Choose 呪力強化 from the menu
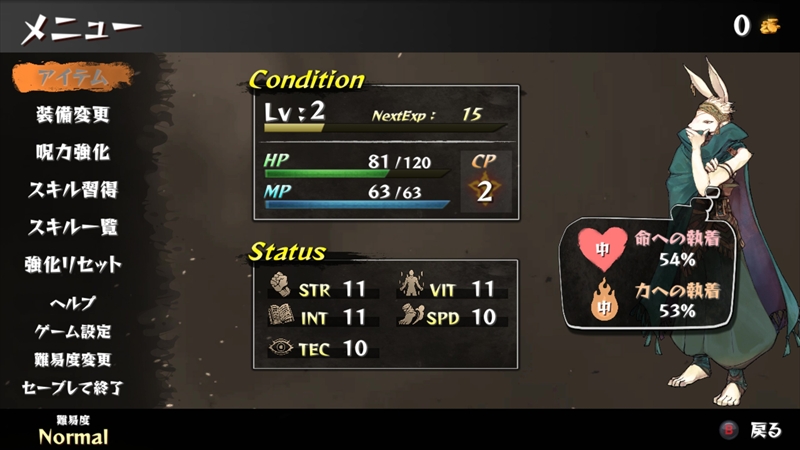 (x=73, y=153)
